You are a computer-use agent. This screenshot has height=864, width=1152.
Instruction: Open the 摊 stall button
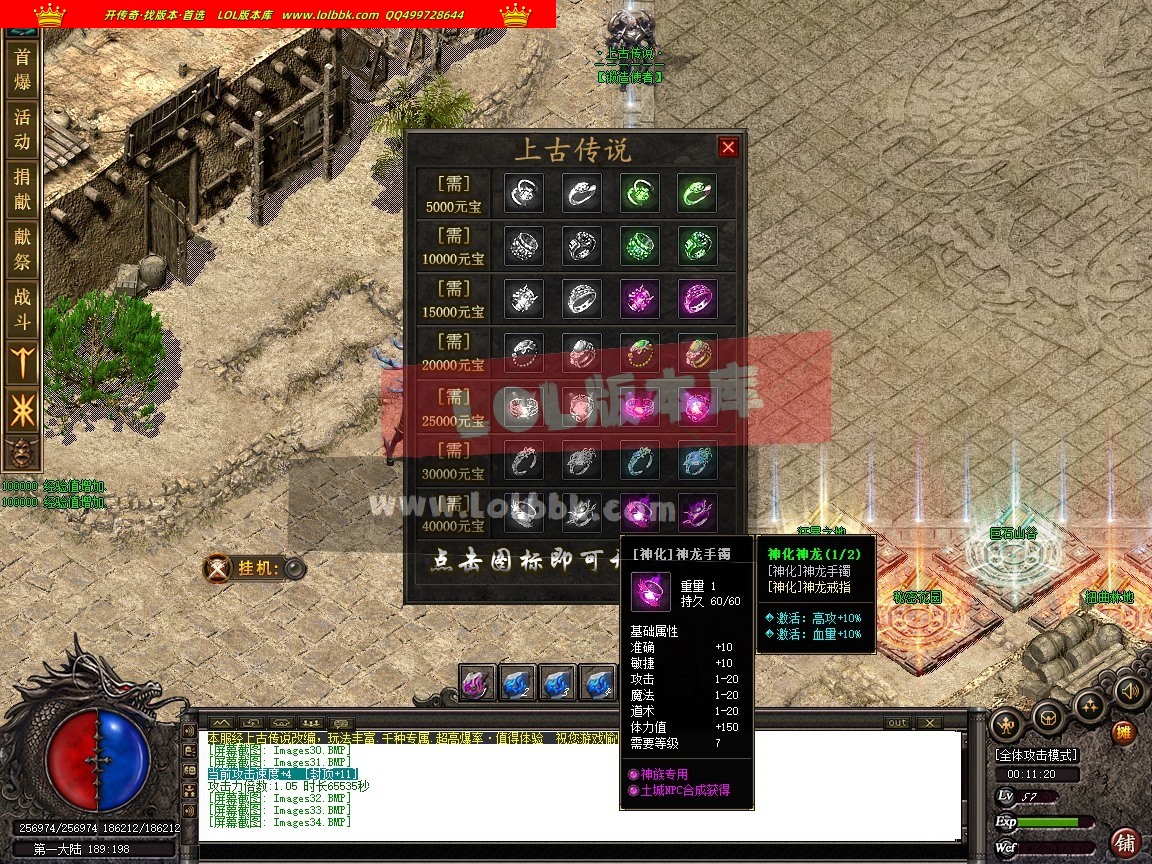[x=1125, y=733]
